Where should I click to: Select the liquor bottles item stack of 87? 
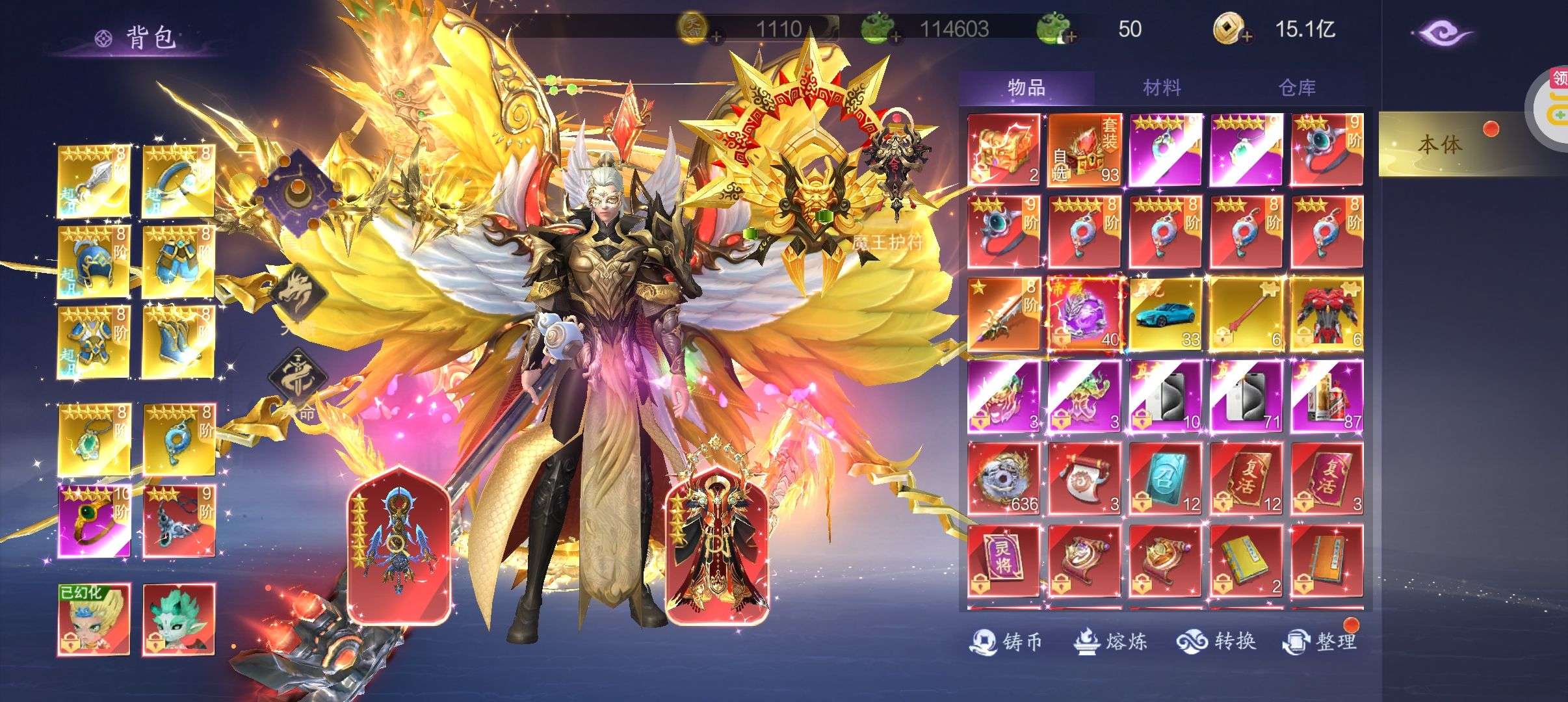[1326, 397]
